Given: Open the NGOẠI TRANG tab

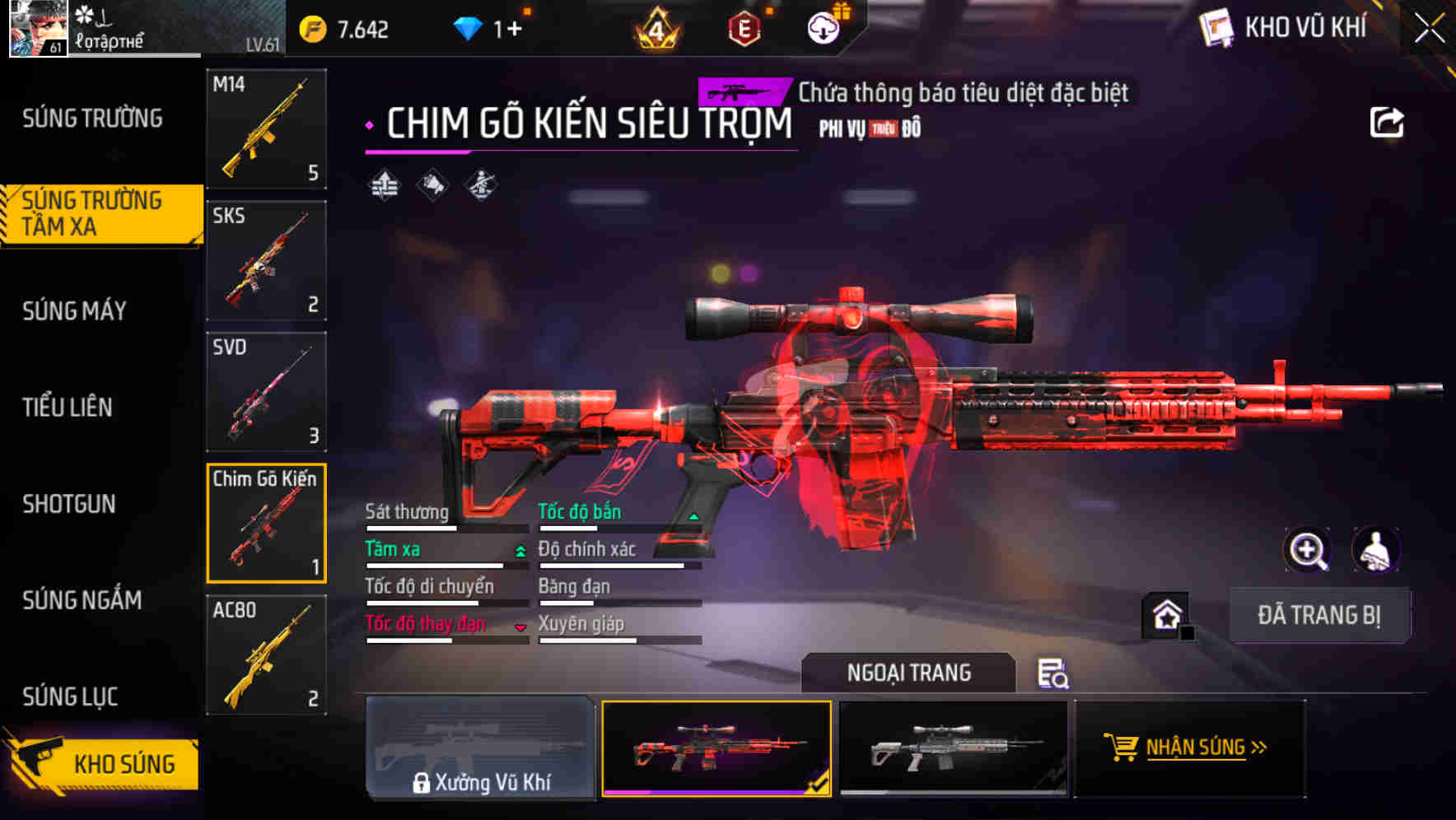Looking at the screenshot, I should 909,672.
